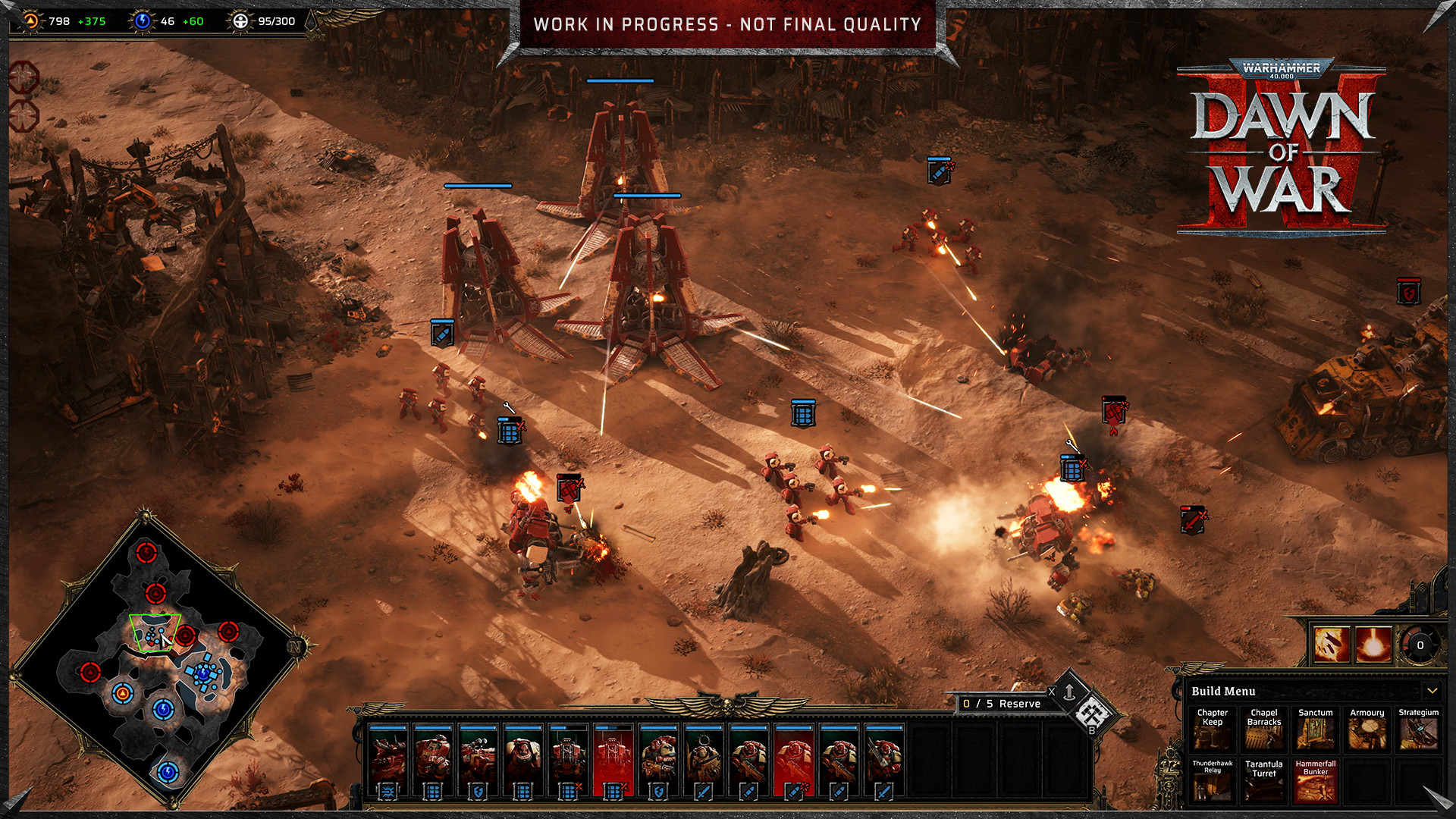Open the Armoury build option
1456x819 pixels.
point(1367,730)
